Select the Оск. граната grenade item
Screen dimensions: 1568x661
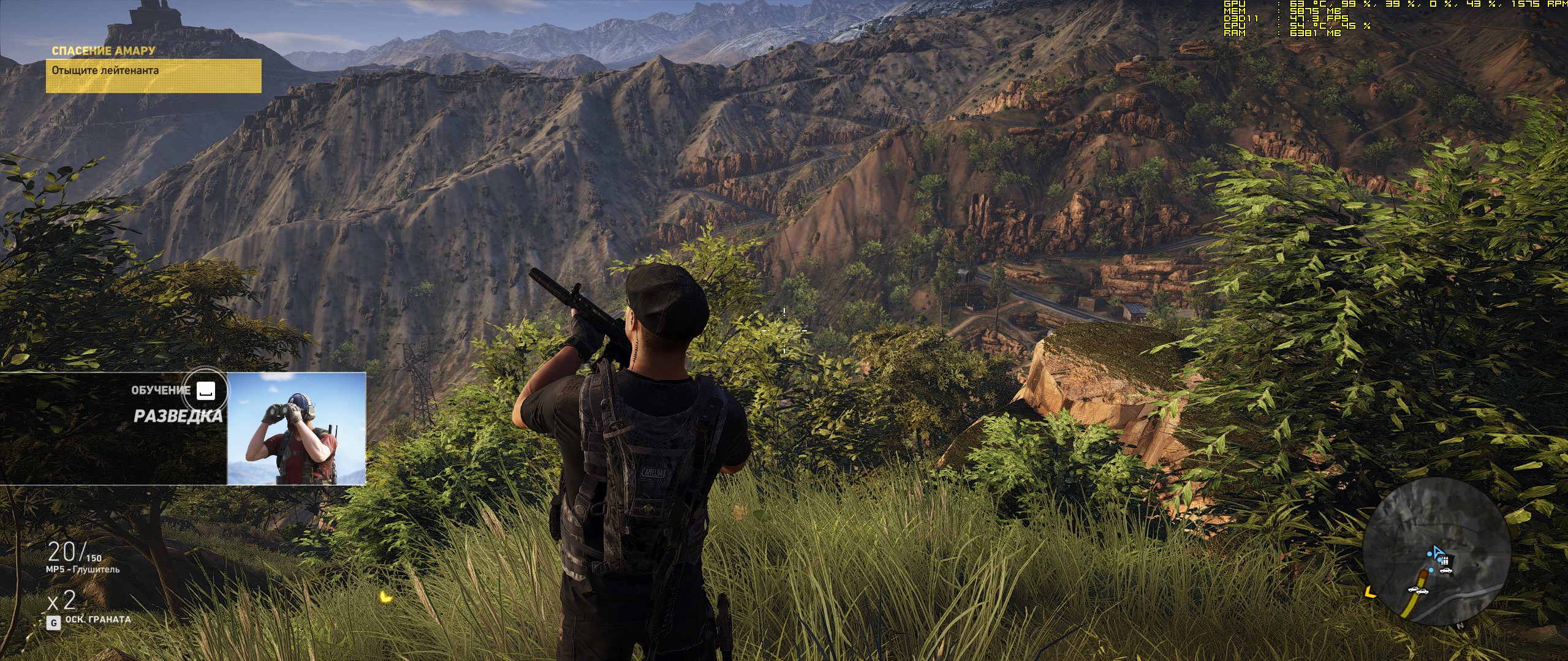click(x=98, y=619)
